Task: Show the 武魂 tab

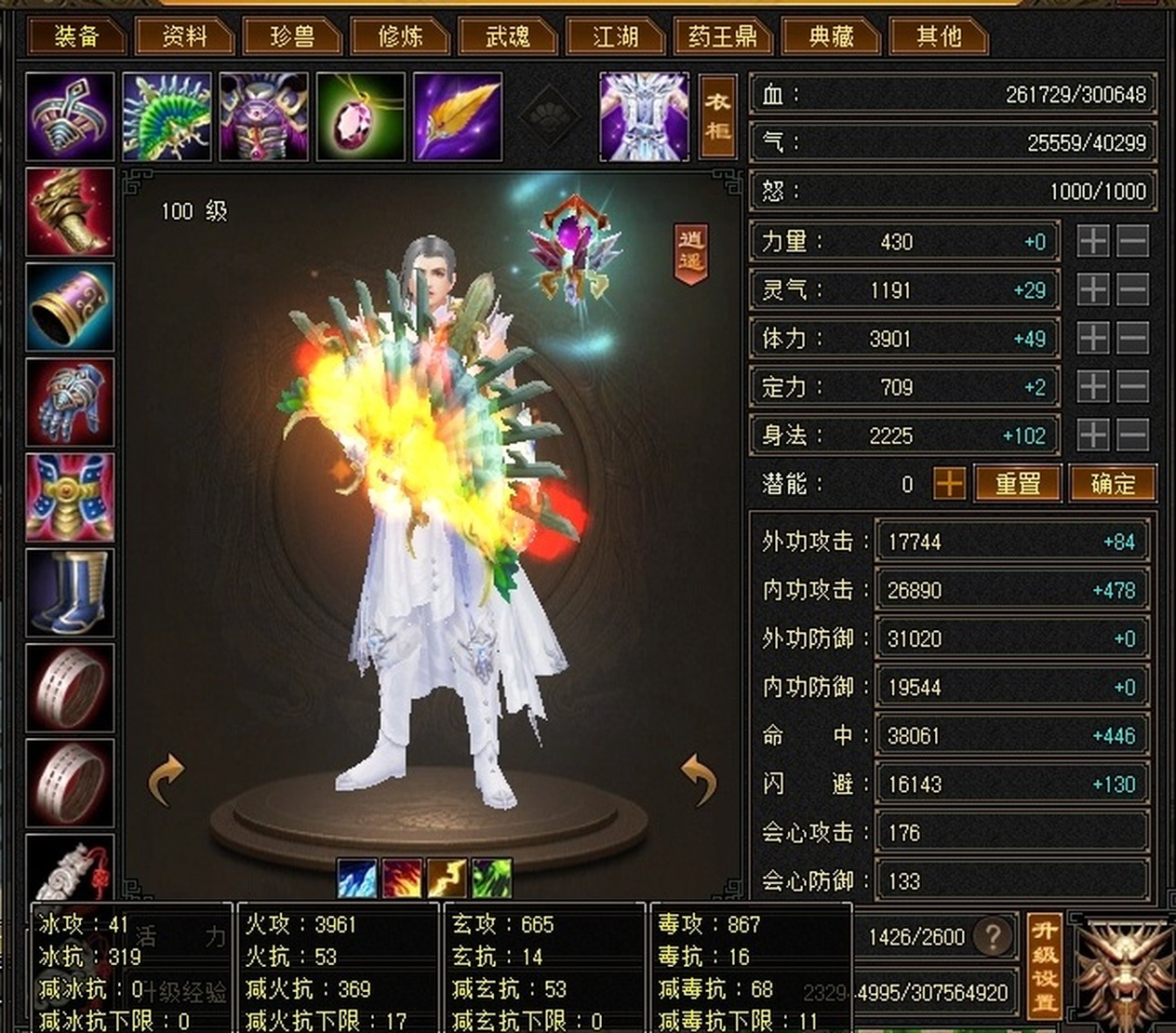Action: pos(508,36)
